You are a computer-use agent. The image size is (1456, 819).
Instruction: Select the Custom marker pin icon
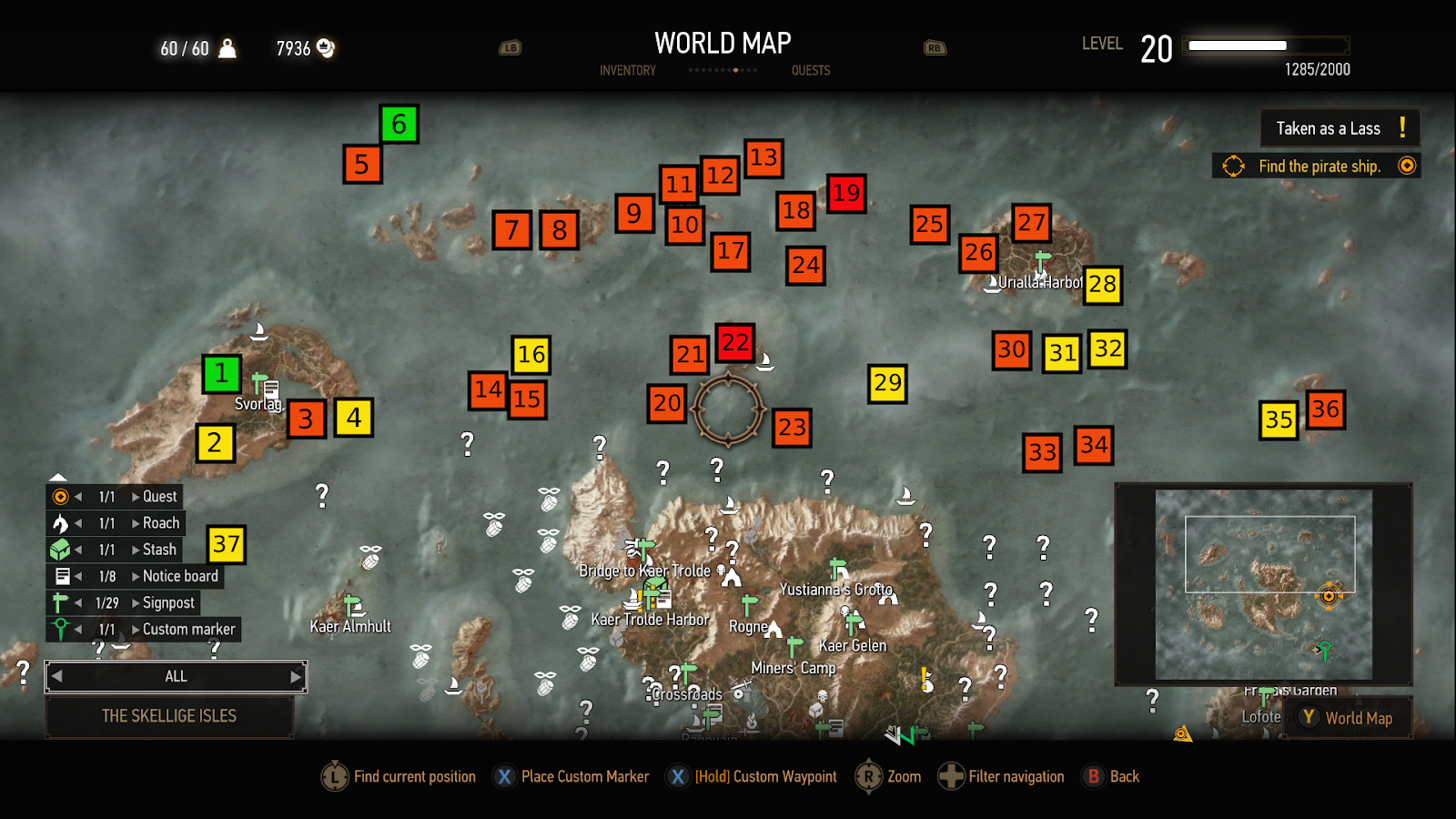pyautogui.click(x=61, y=629)
